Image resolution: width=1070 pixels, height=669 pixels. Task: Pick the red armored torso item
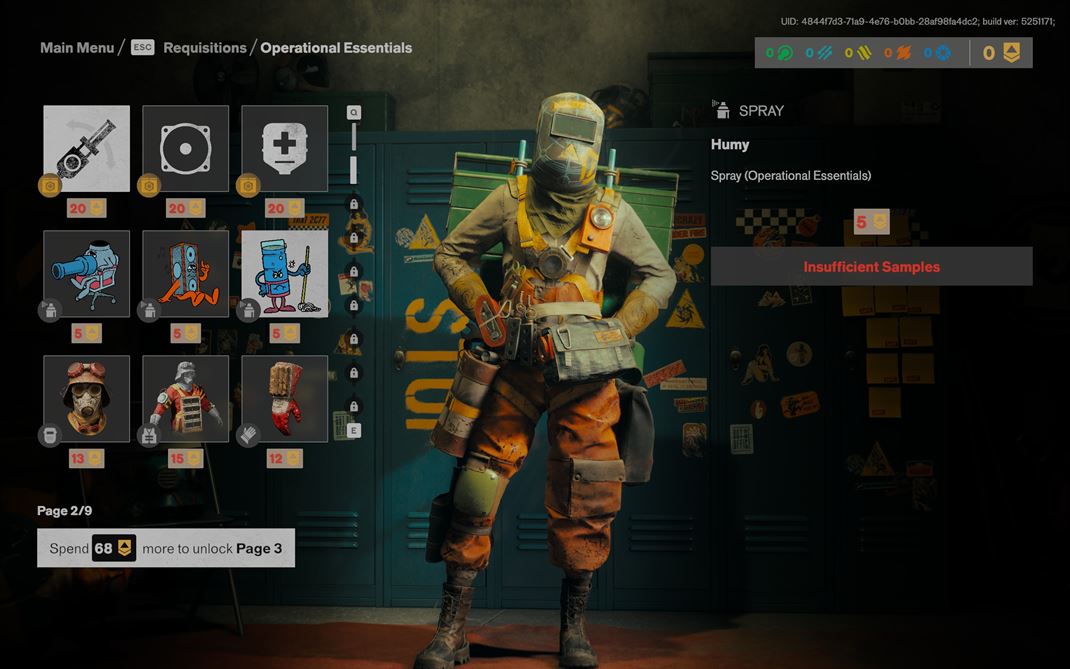(185, 398)
